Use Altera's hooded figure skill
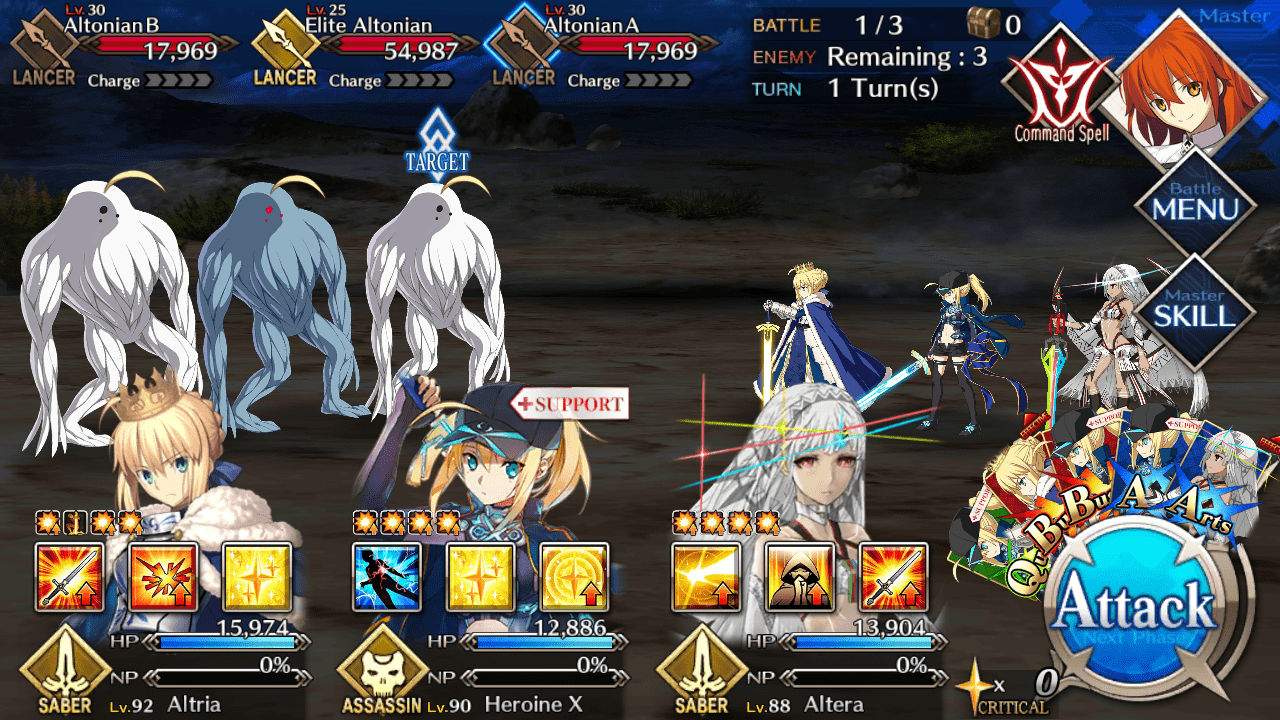The width and height of the screenshot is (1280, 720). click(800, 577)
